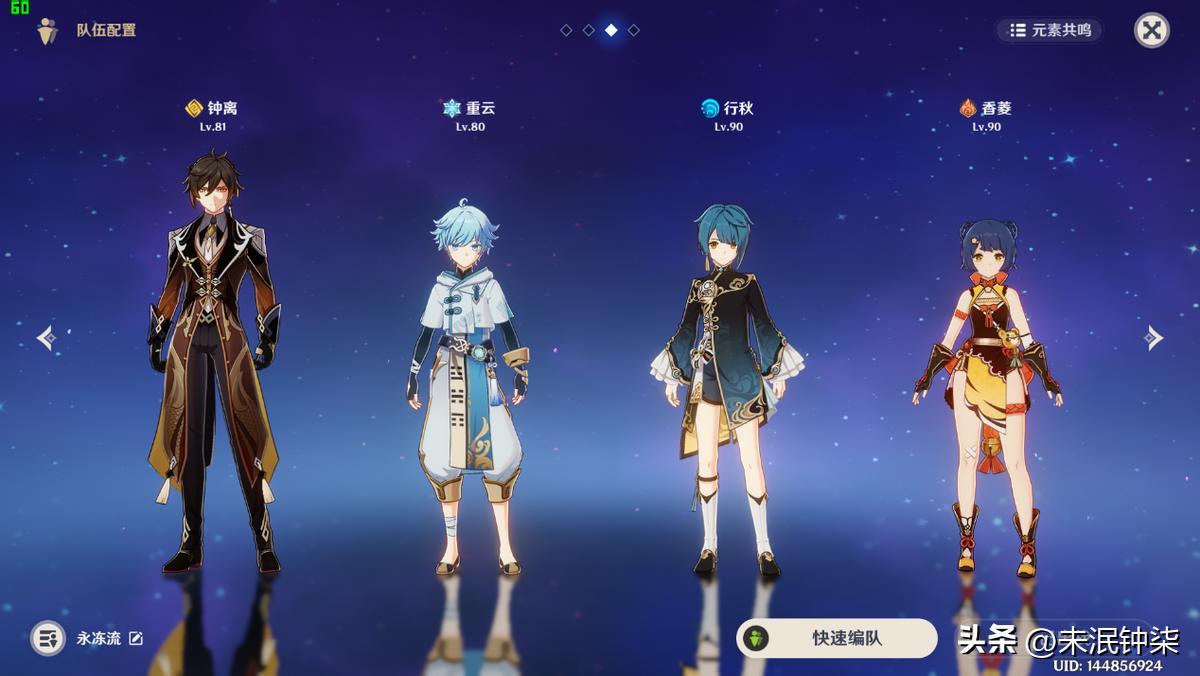Image resolution: width=1200 pixels, height=676 pixels.
Task: Jump to the second party page dot
Action: (x=589, y=30)
